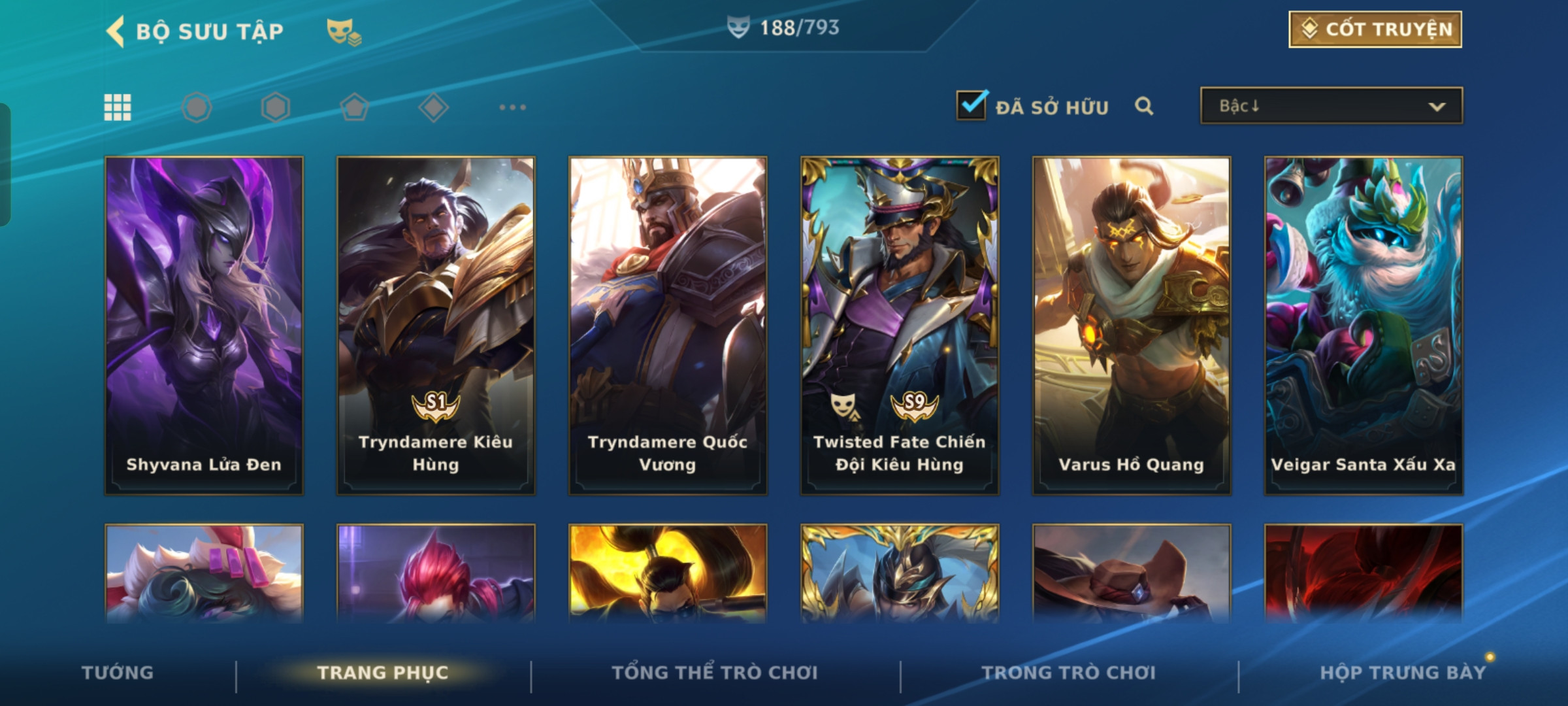This screenshot has height=706, width=1568.
Task: Open the skin search magnifier
Action: coord(1143,106)
